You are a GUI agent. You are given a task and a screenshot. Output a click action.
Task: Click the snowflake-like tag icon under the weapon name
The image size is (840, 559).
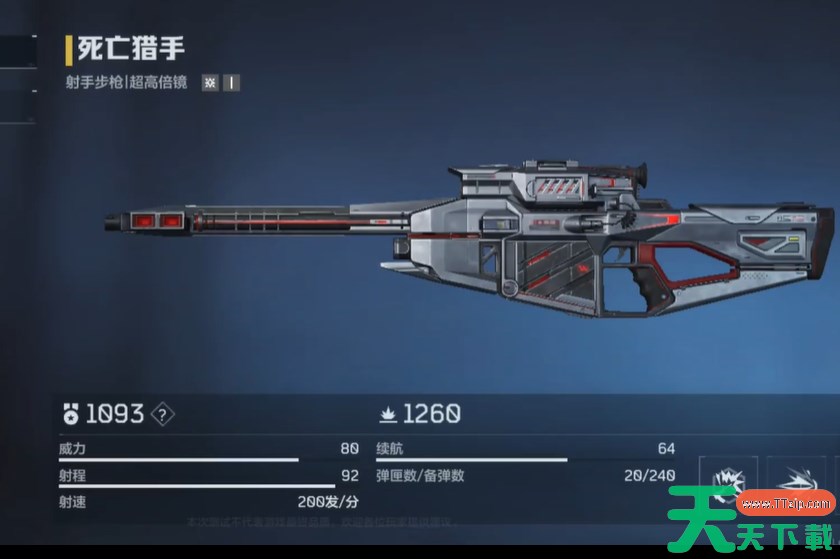click(210, 83)
